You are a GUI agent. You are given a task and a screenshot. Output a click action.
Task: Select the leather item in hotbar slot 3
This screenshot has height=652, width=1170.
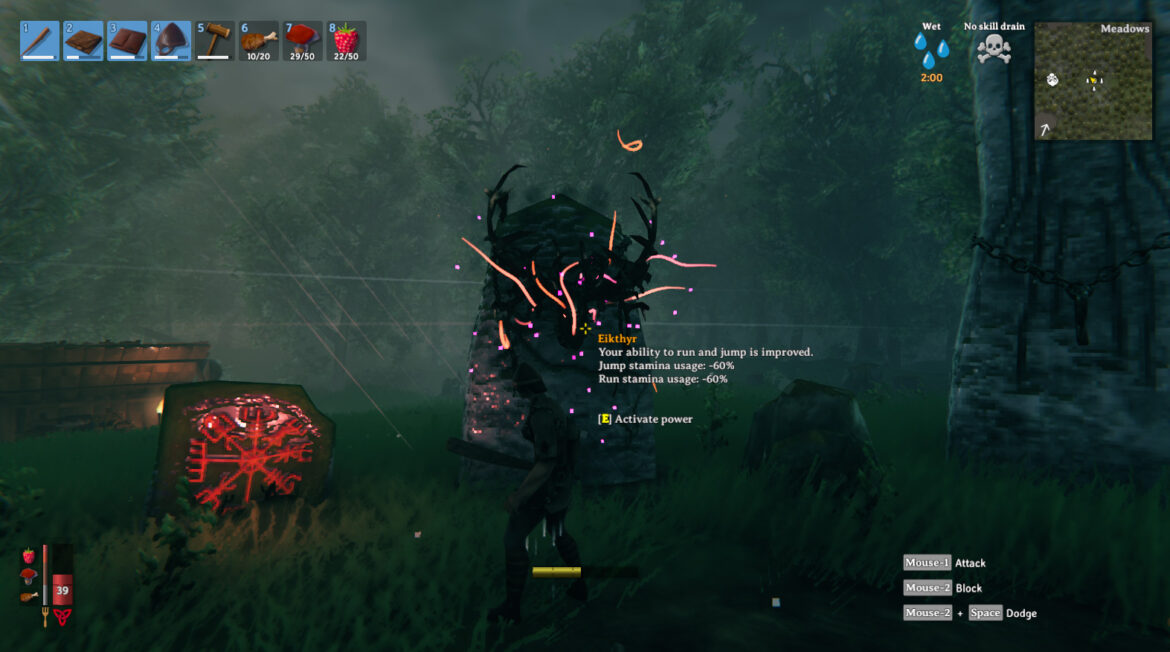[127, 41]
